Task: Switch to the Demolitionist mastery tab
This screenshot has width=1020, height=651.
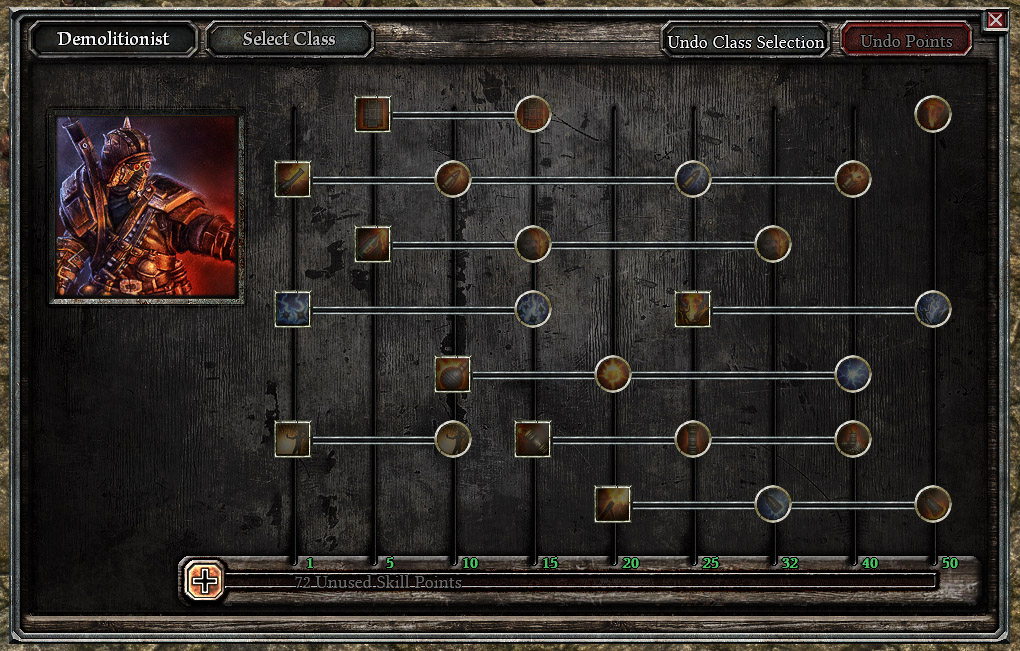Action: [113, 40]
